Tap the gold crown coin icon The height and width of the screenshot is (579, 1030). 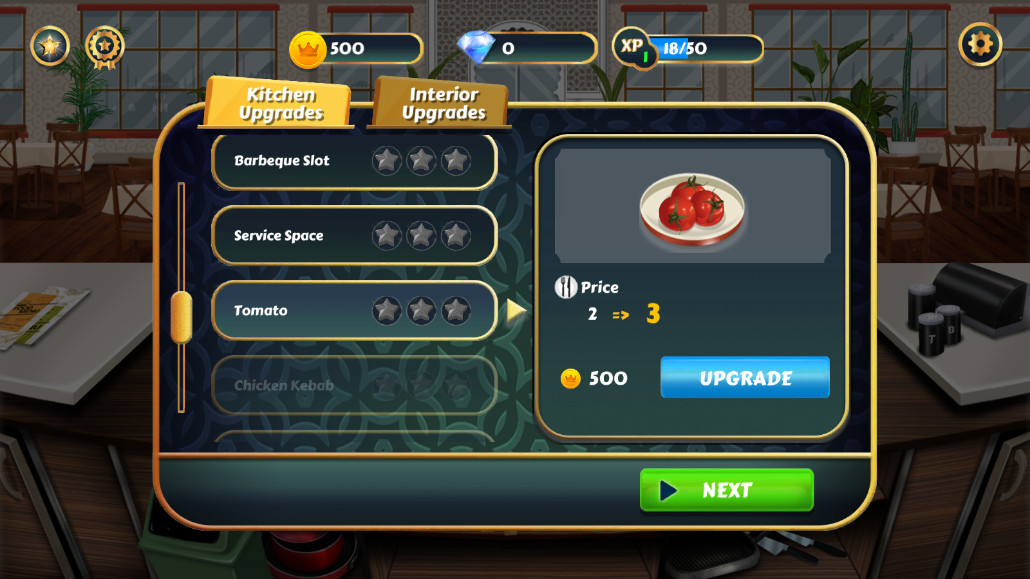click(308, 48)
